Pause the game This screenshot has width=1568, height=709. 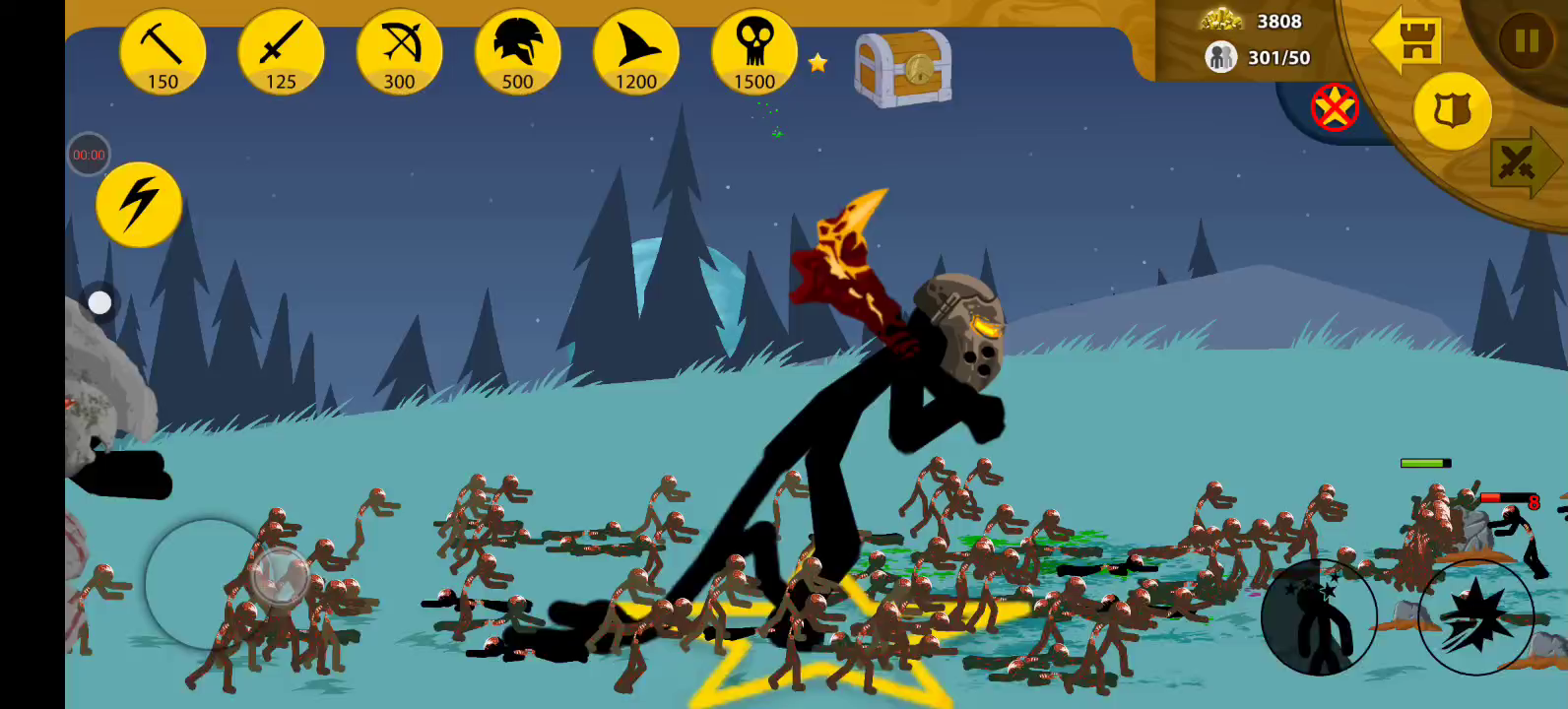pos(1526,40)
